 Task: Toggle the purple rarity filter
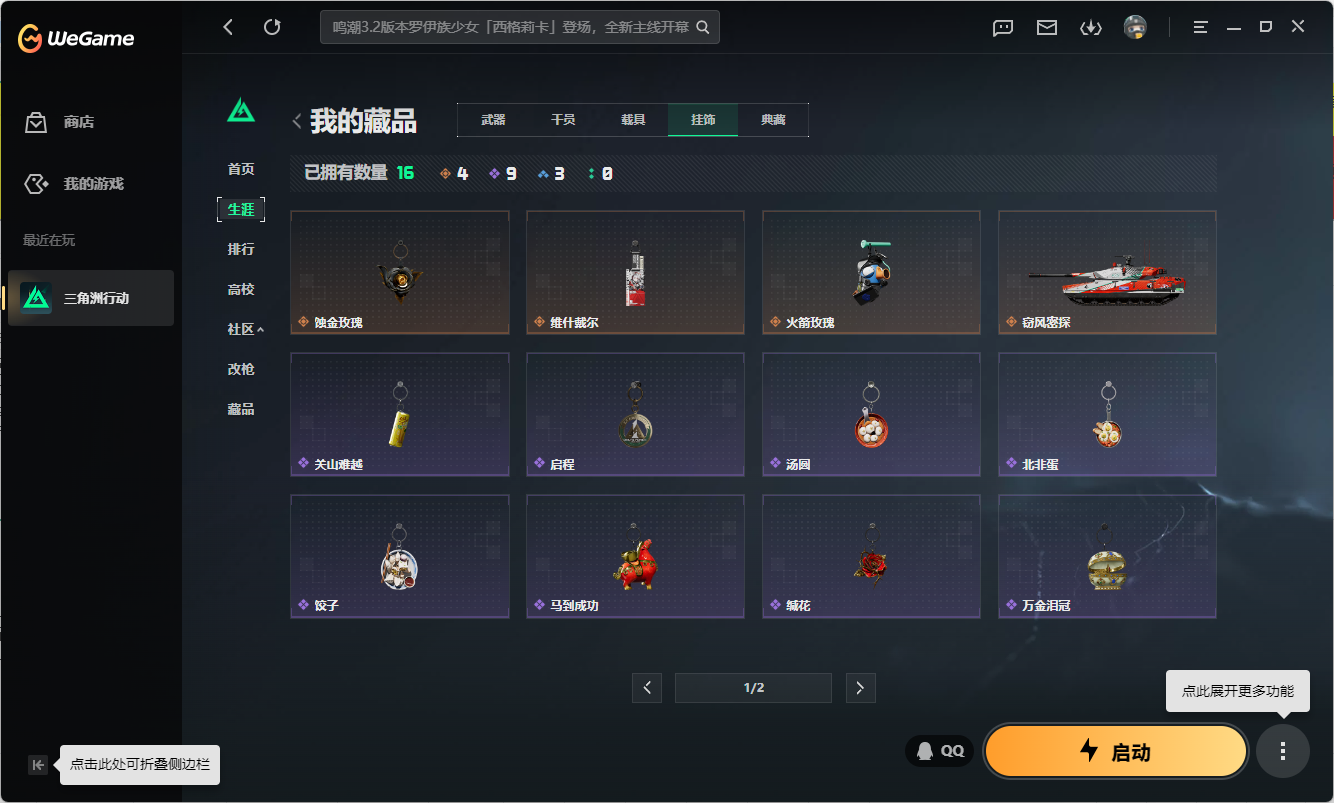(x=503, y=172)
